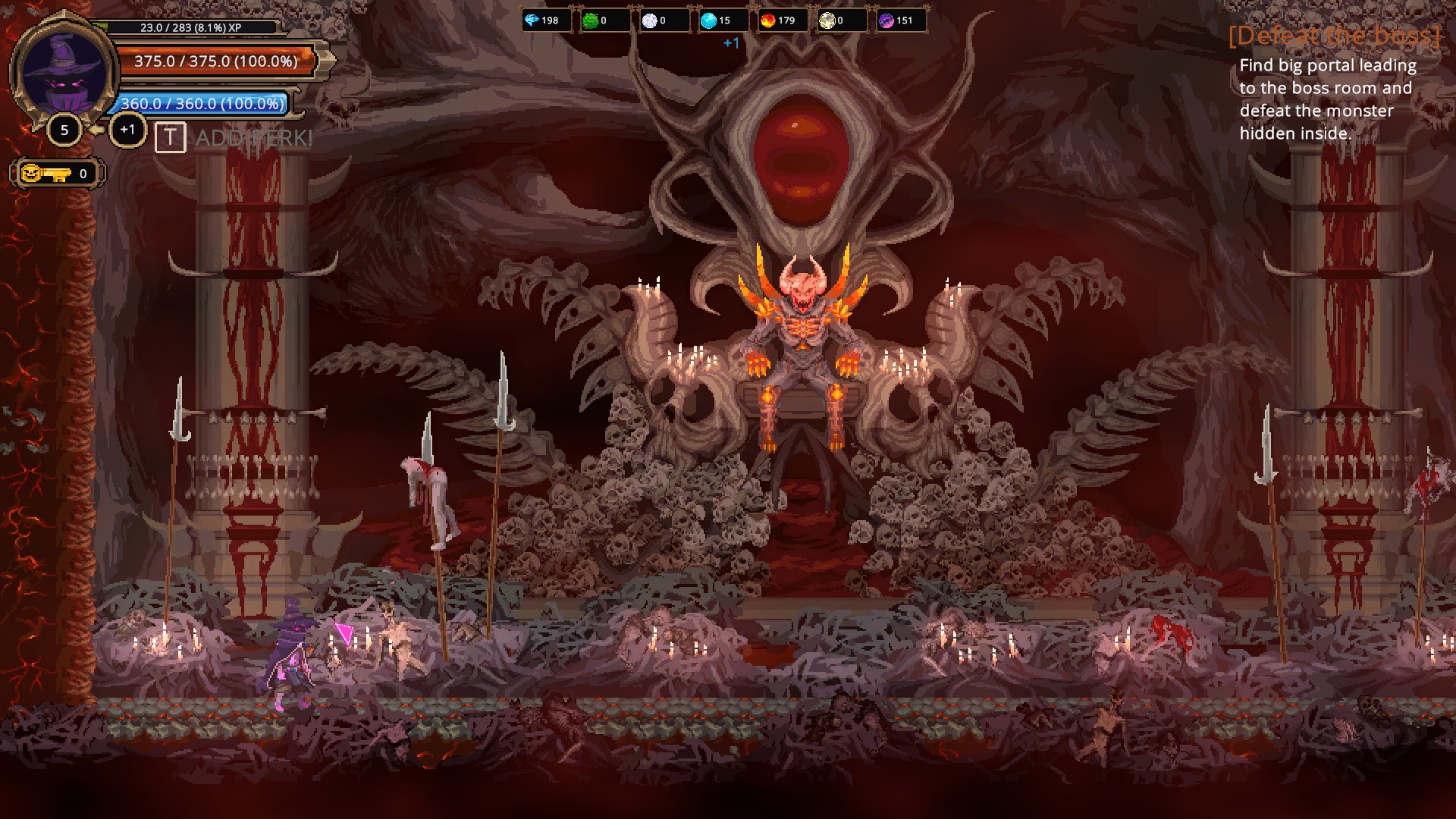Click the blue water orb showing 15
The image size is (1456, 819).
pyautogui.click(x=708, y=21)
